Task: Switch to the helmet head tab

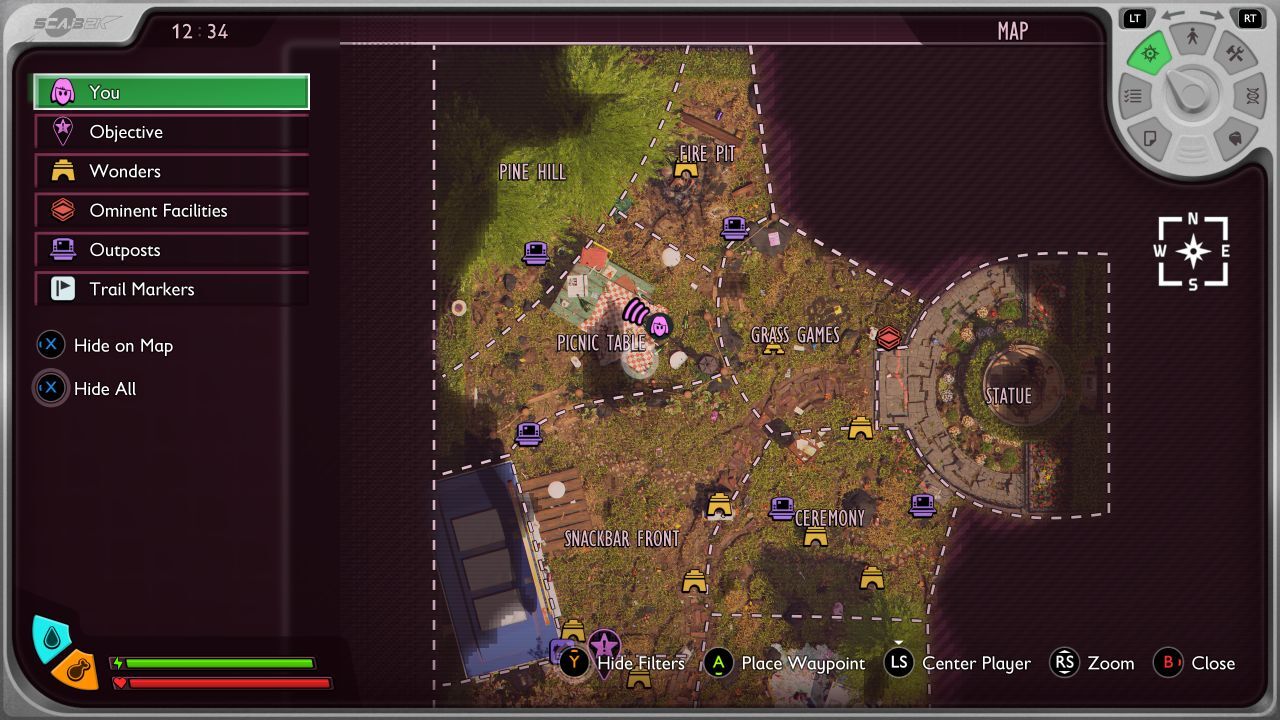Action: click(x=1235, y=139)
